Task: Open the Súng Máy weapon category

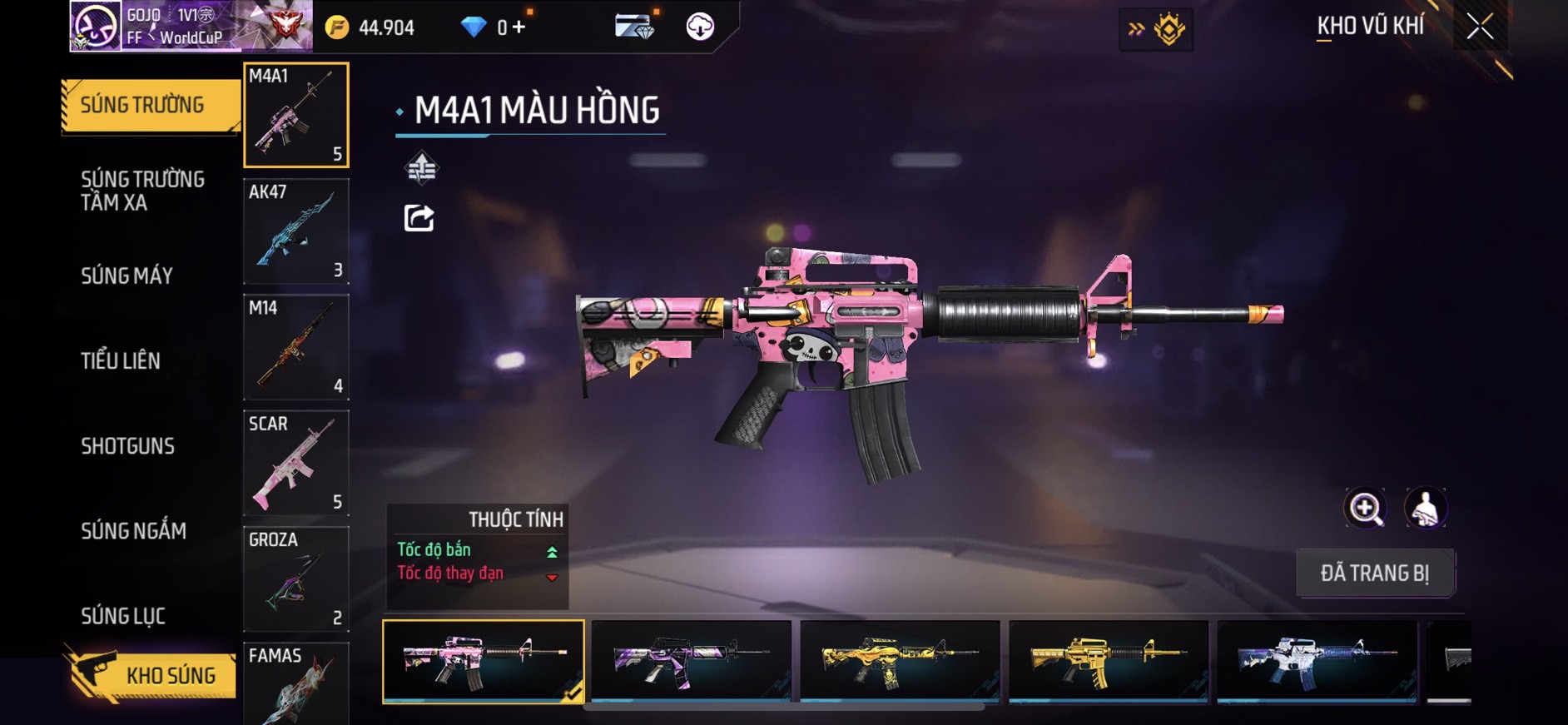Action: pos(127,276)
